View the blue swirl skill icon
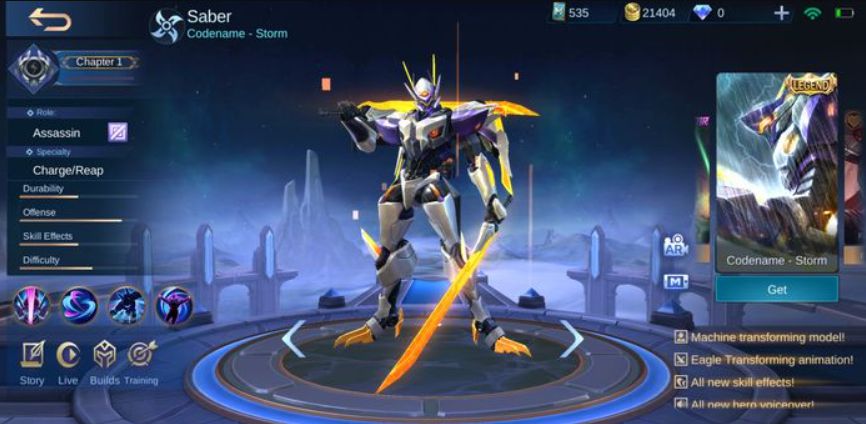 tap(79, 305)
